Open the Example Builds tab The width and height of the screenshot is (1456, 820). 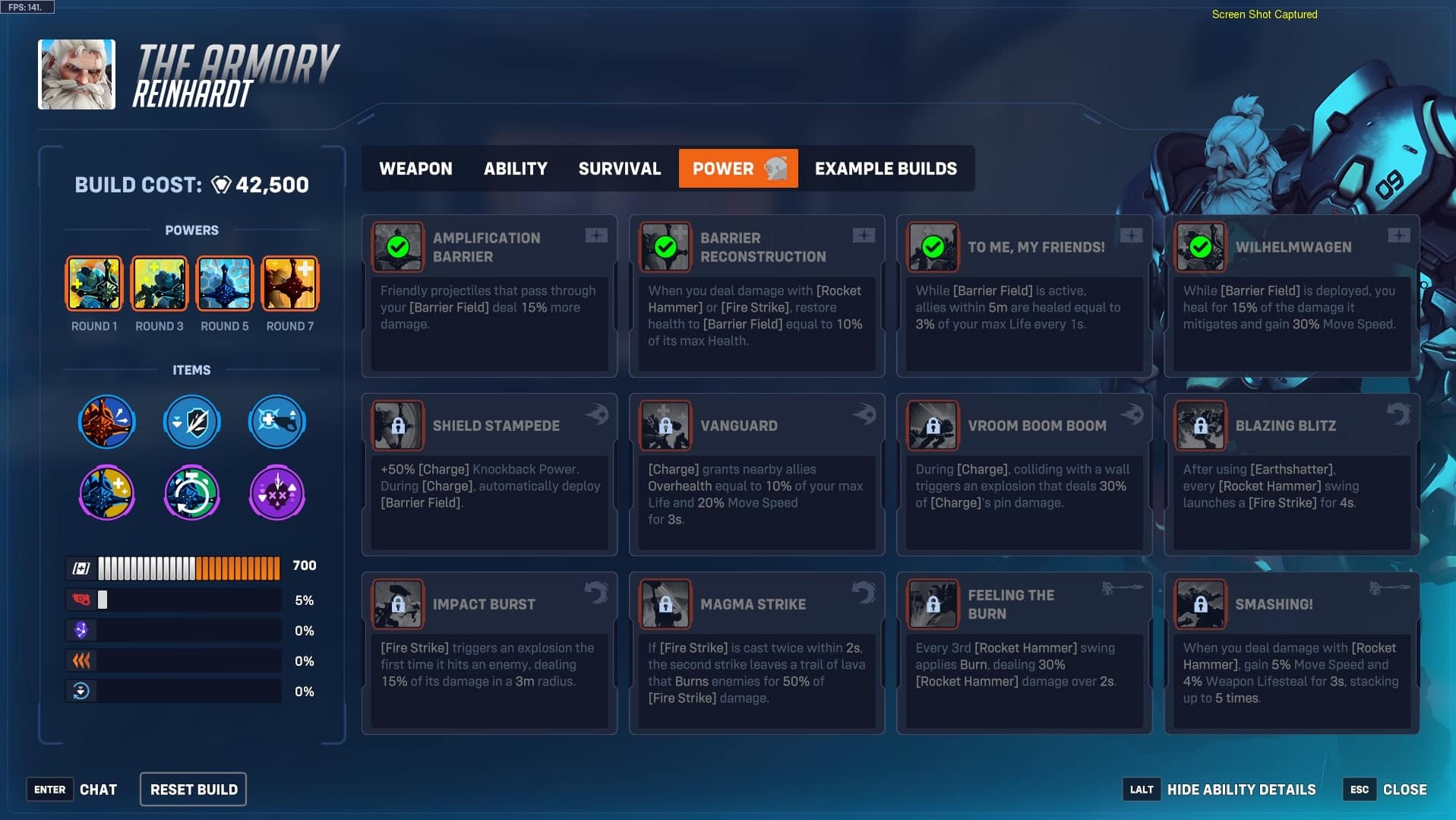[885, 169]
